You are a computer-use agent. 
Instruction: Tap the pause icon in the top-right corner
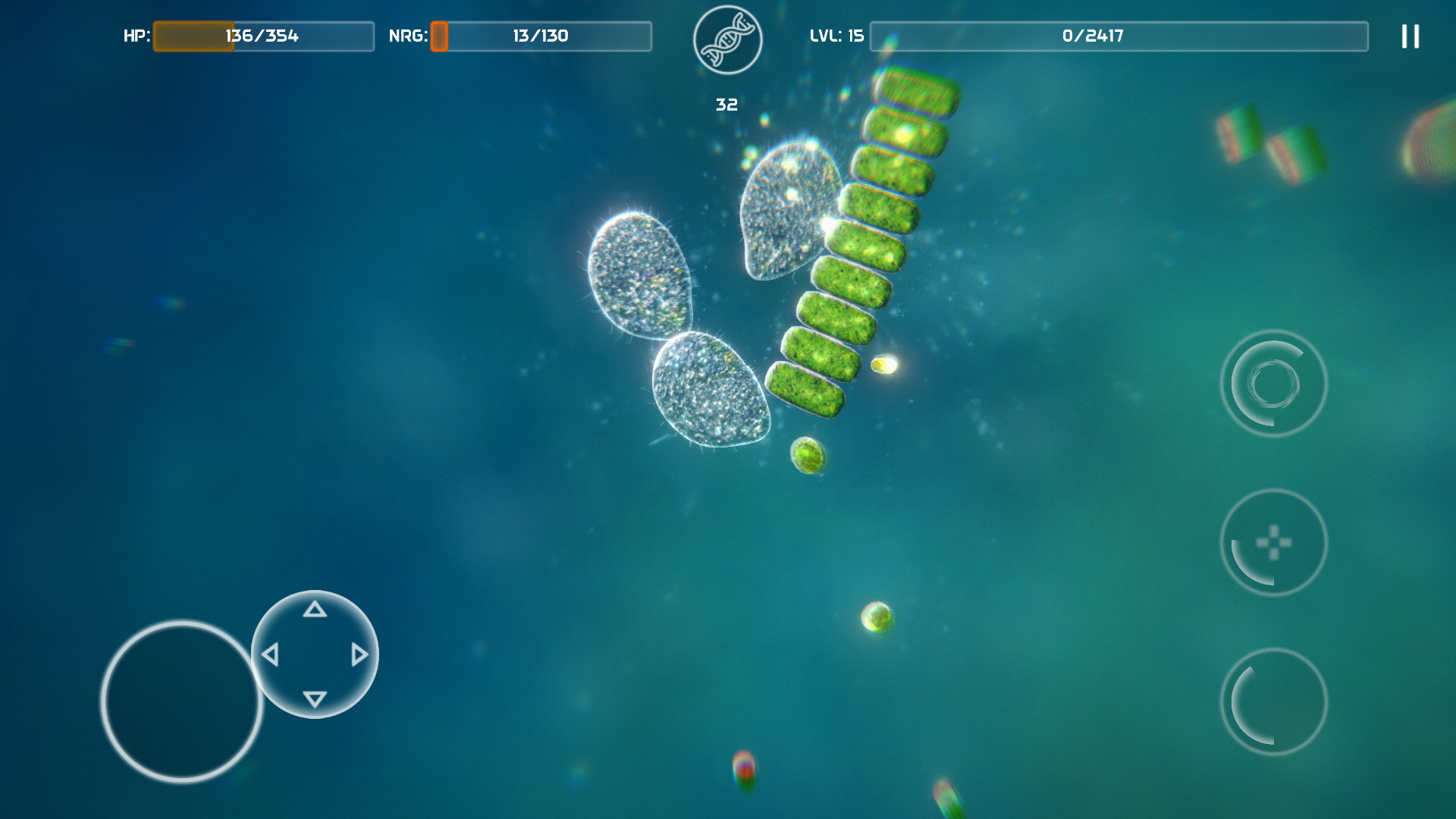(x=1409, y=36)
